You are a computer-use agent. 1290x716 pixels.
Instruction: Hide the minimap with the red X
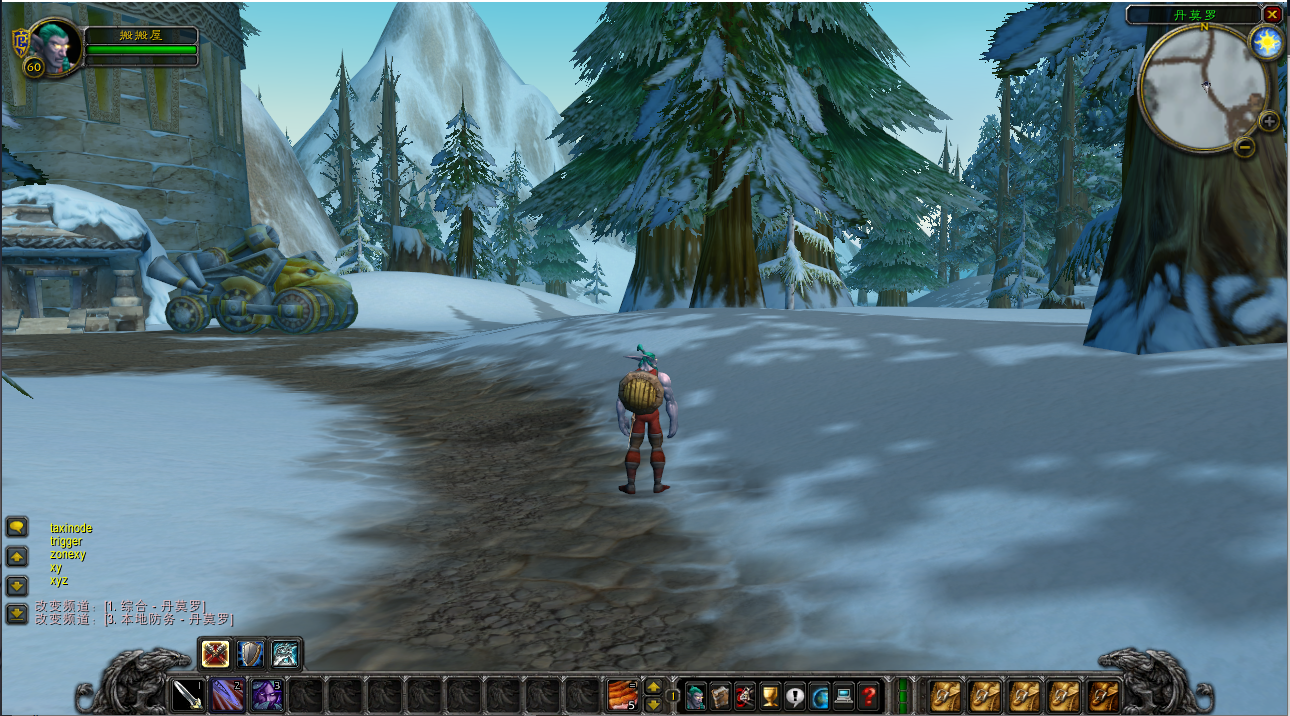tap(1272, 14)
